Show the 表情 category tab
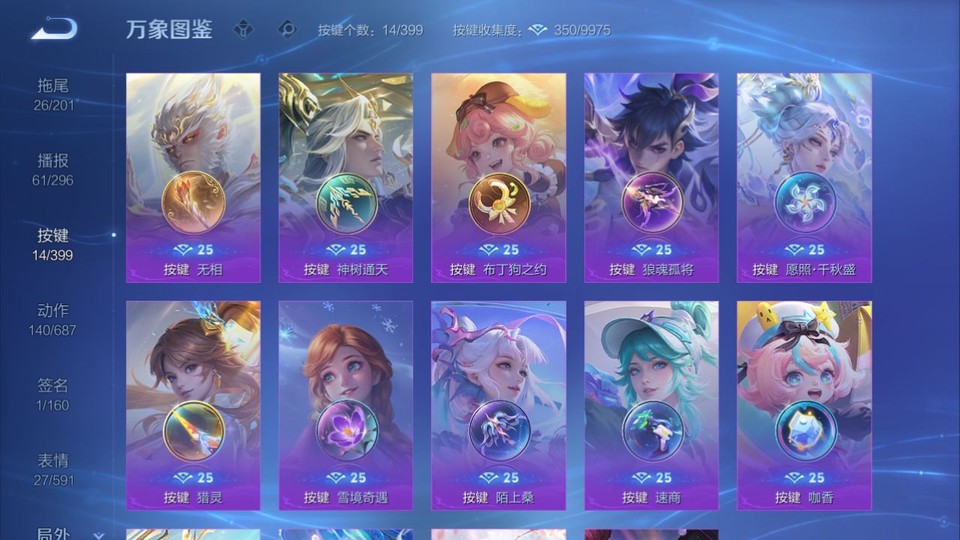Image resolution: width=960 pixels, height=540 pixels. point(54,469)
